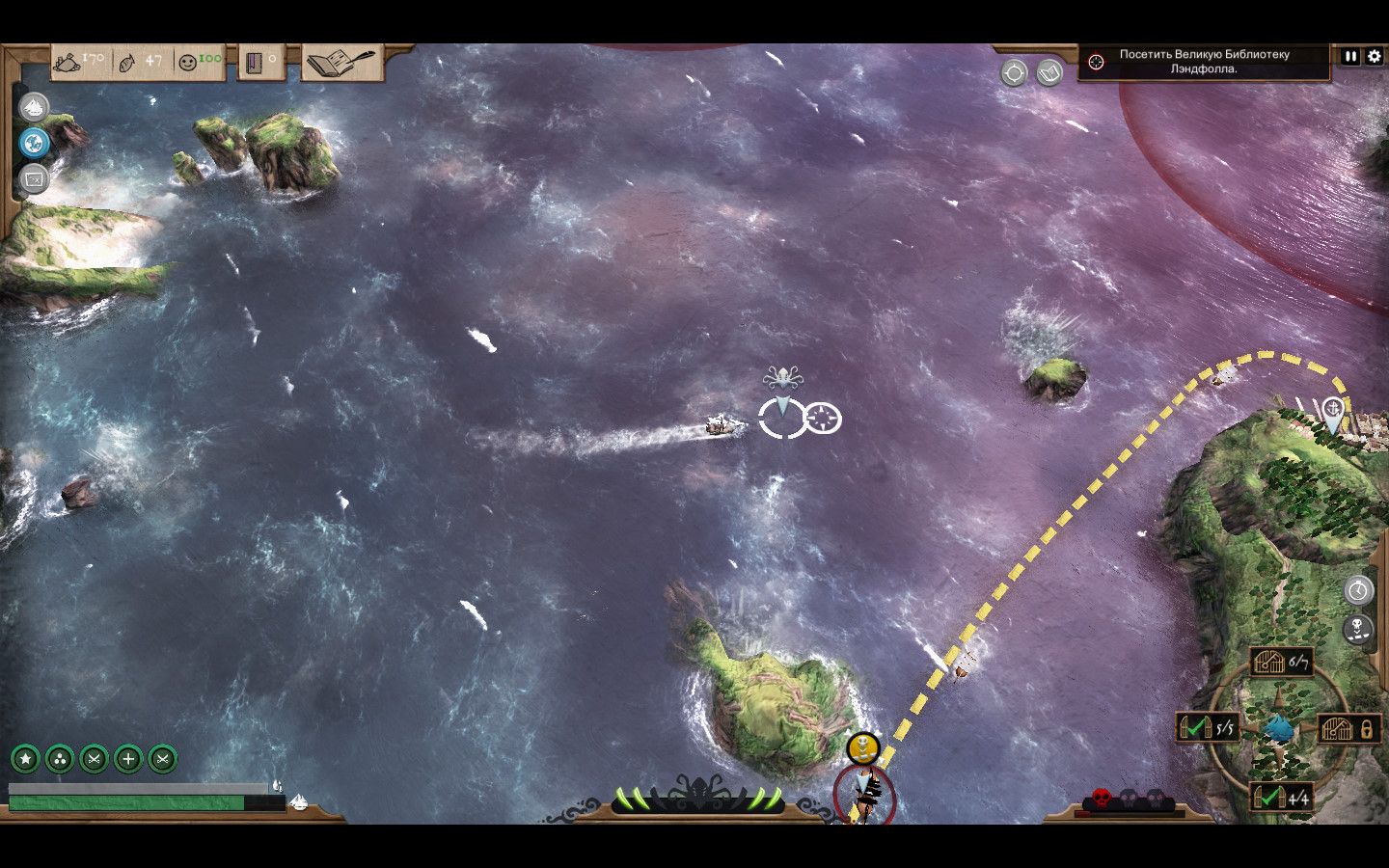Viewport: 1389px width, 868px height.
Task: Select the 6/7 cargo hold slot
Action: click(1282, 662)
